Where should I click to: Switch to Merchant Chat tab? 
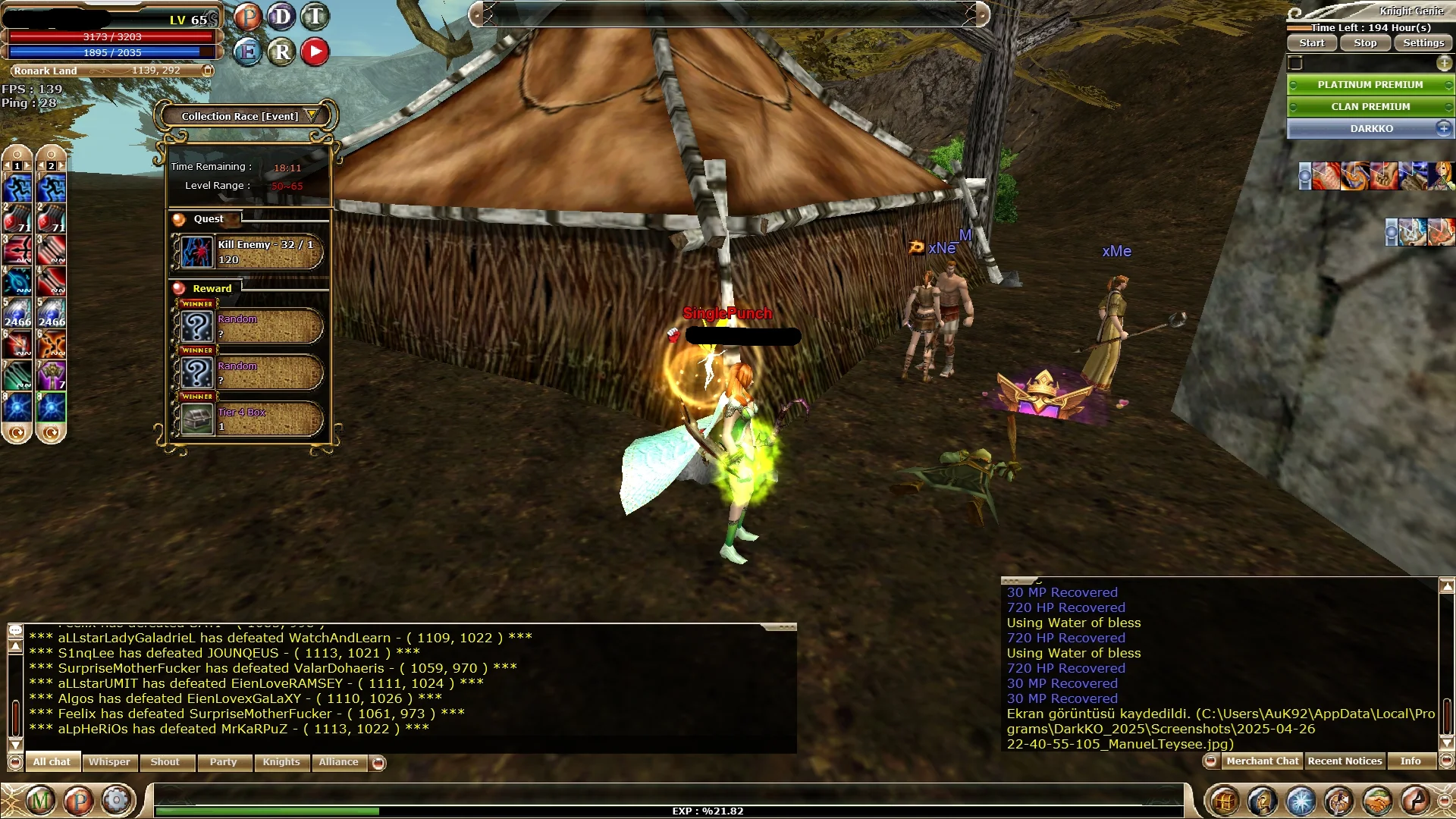1263,761
